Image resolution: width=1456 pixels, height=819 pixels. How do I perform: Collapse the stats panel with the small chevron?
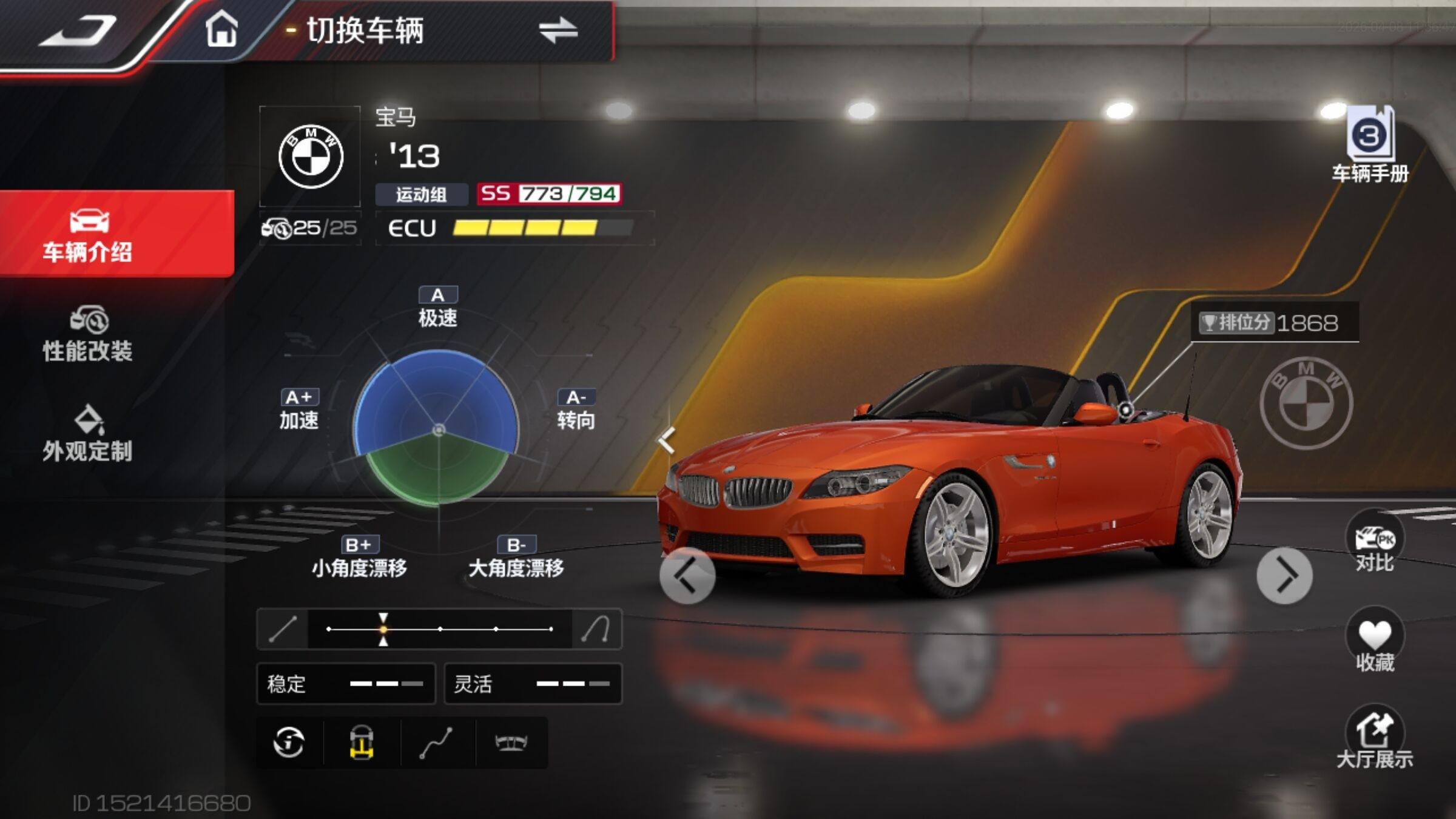(667, 440)
